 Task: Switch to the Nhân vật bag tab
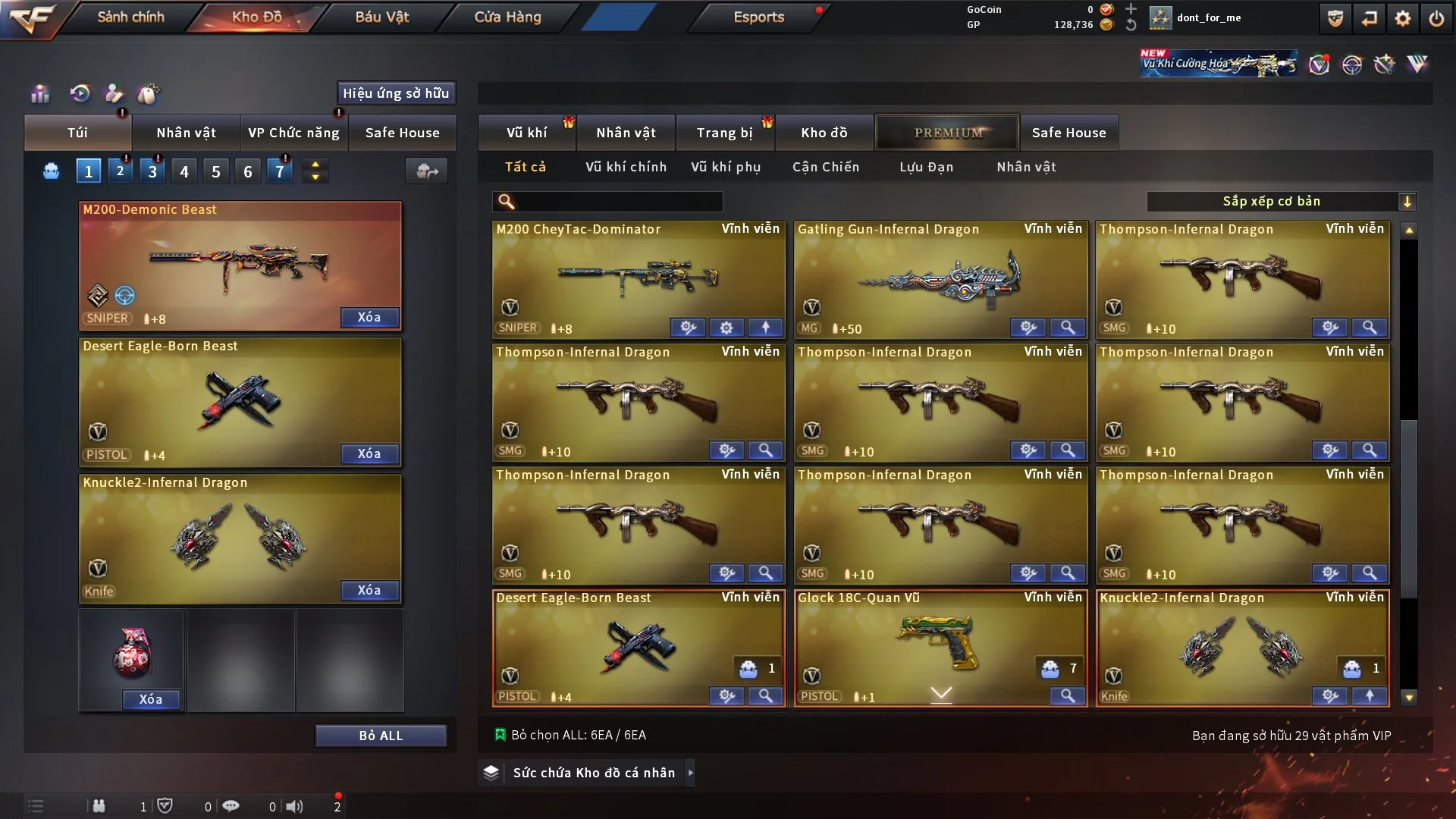pyautogui.click(x=186, y=133)
